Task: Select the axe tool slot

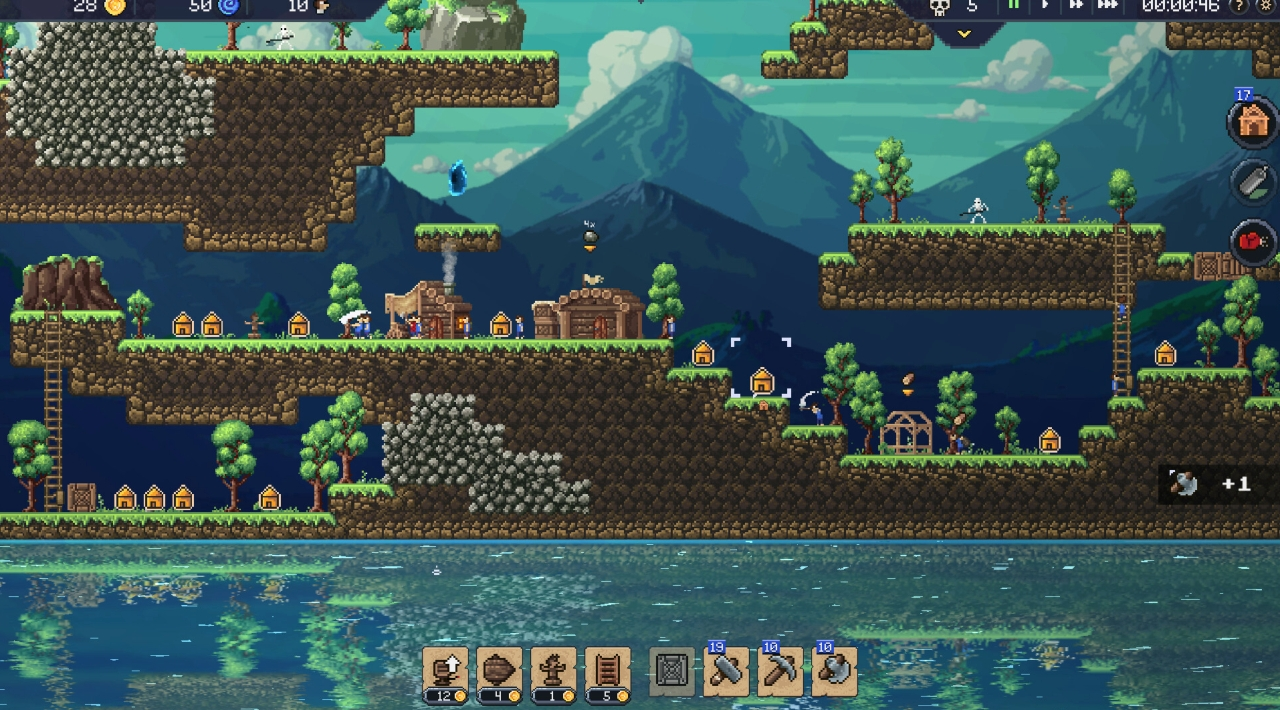Action: 834,671
